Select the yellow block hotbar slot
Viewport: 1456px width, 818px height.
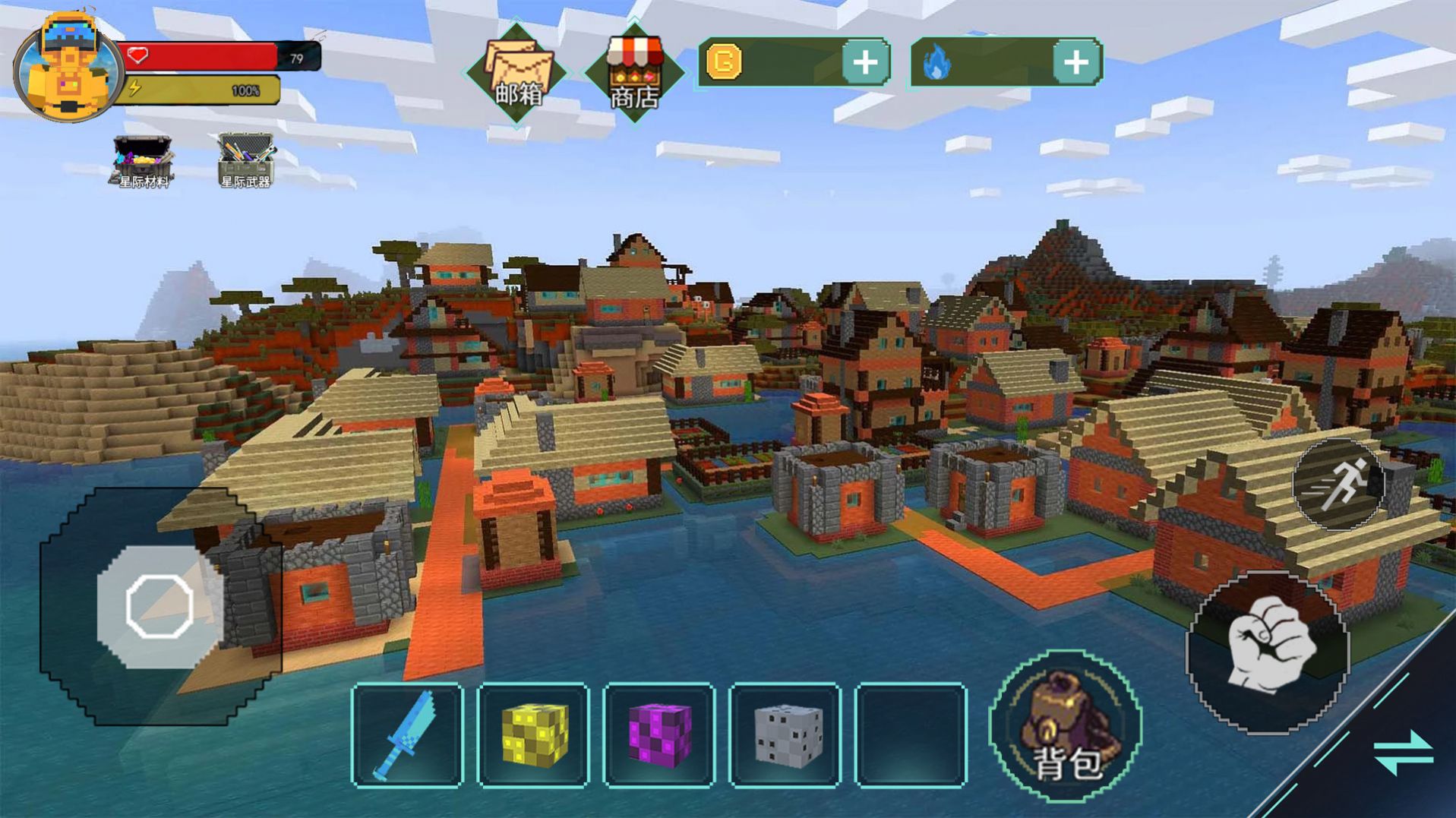[533, 734]
